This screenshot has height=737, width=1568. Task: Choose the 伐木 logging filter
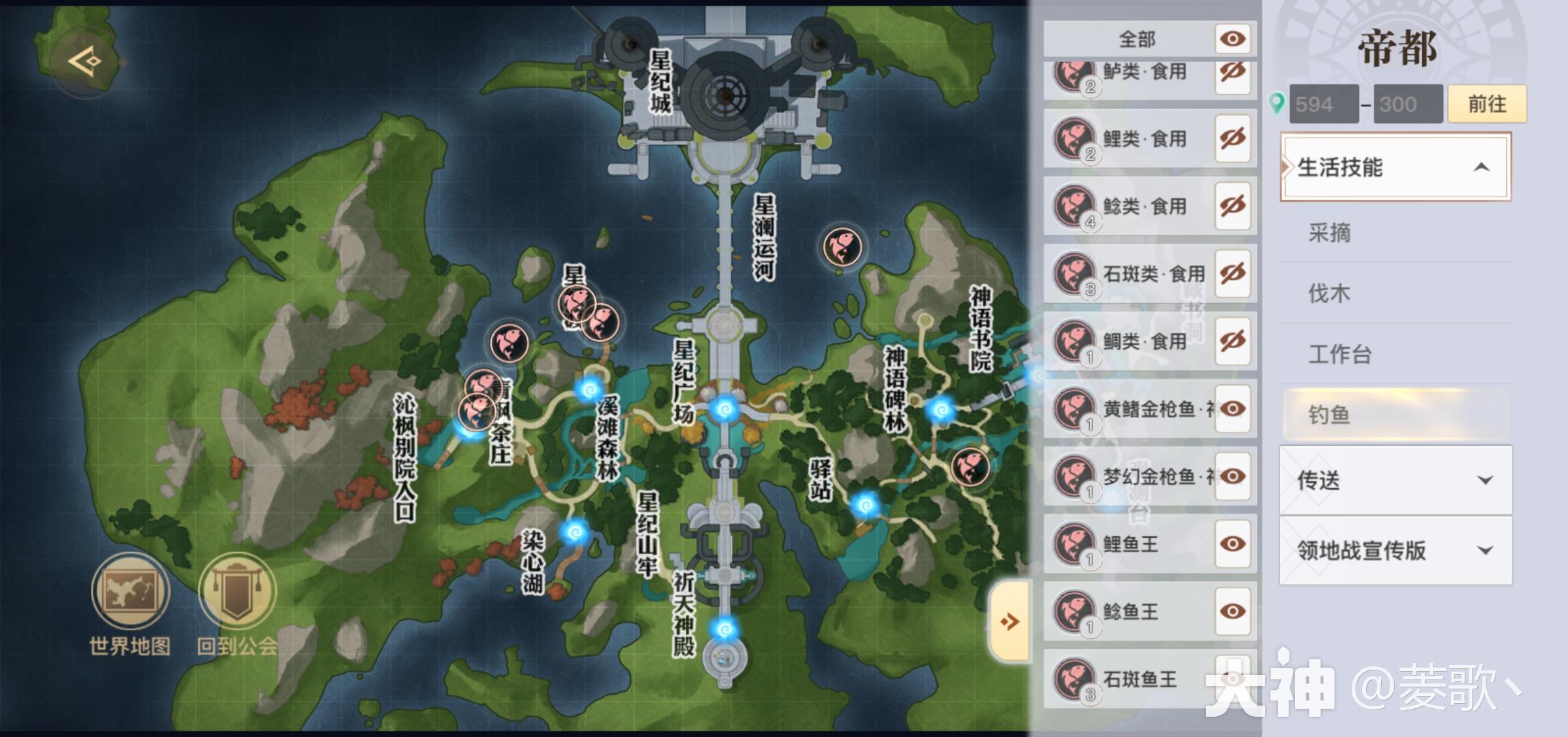pyautogui.click(x=1330, y=293)
